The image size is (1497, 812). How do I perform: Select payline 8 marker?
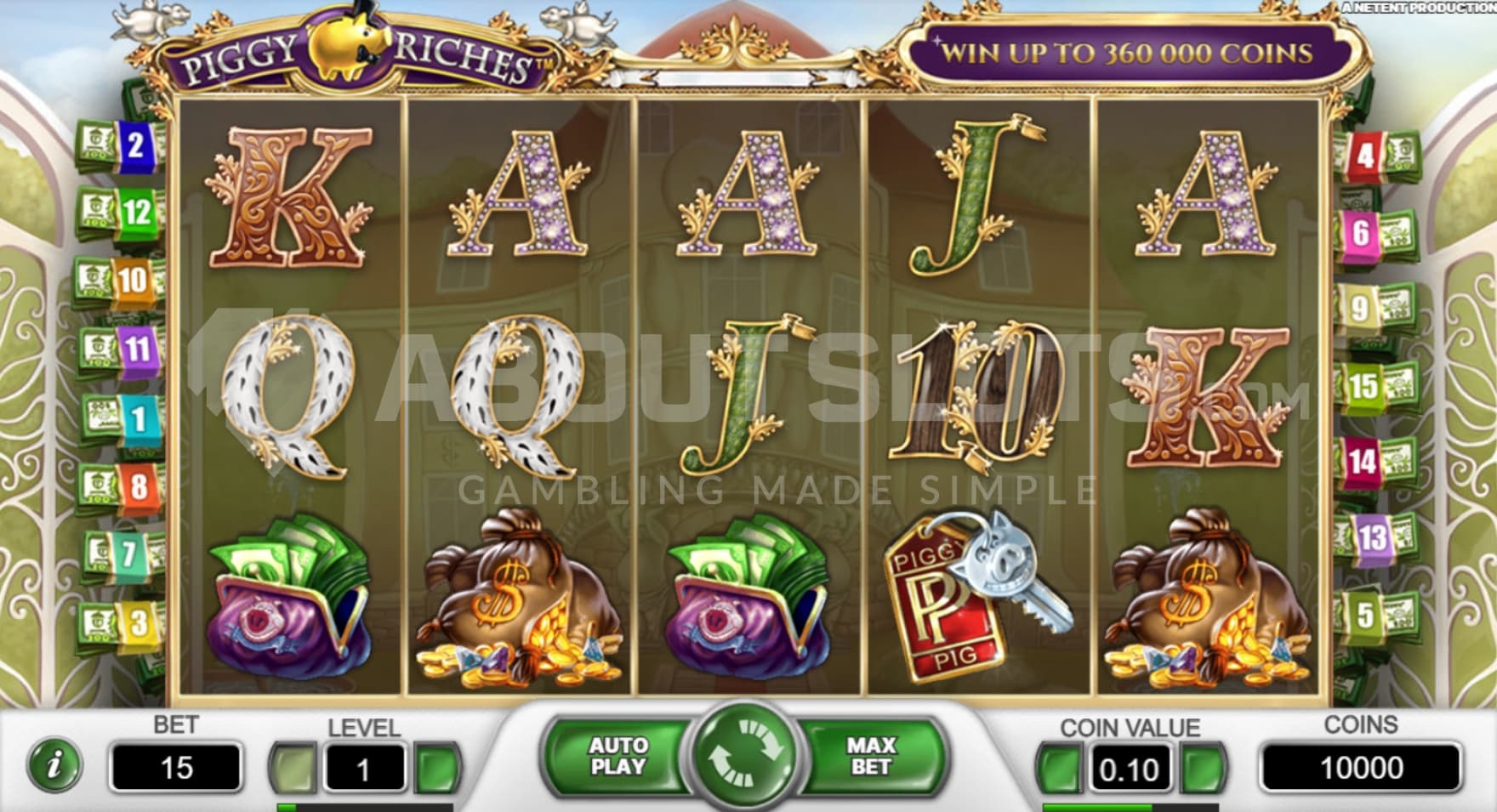138,486
